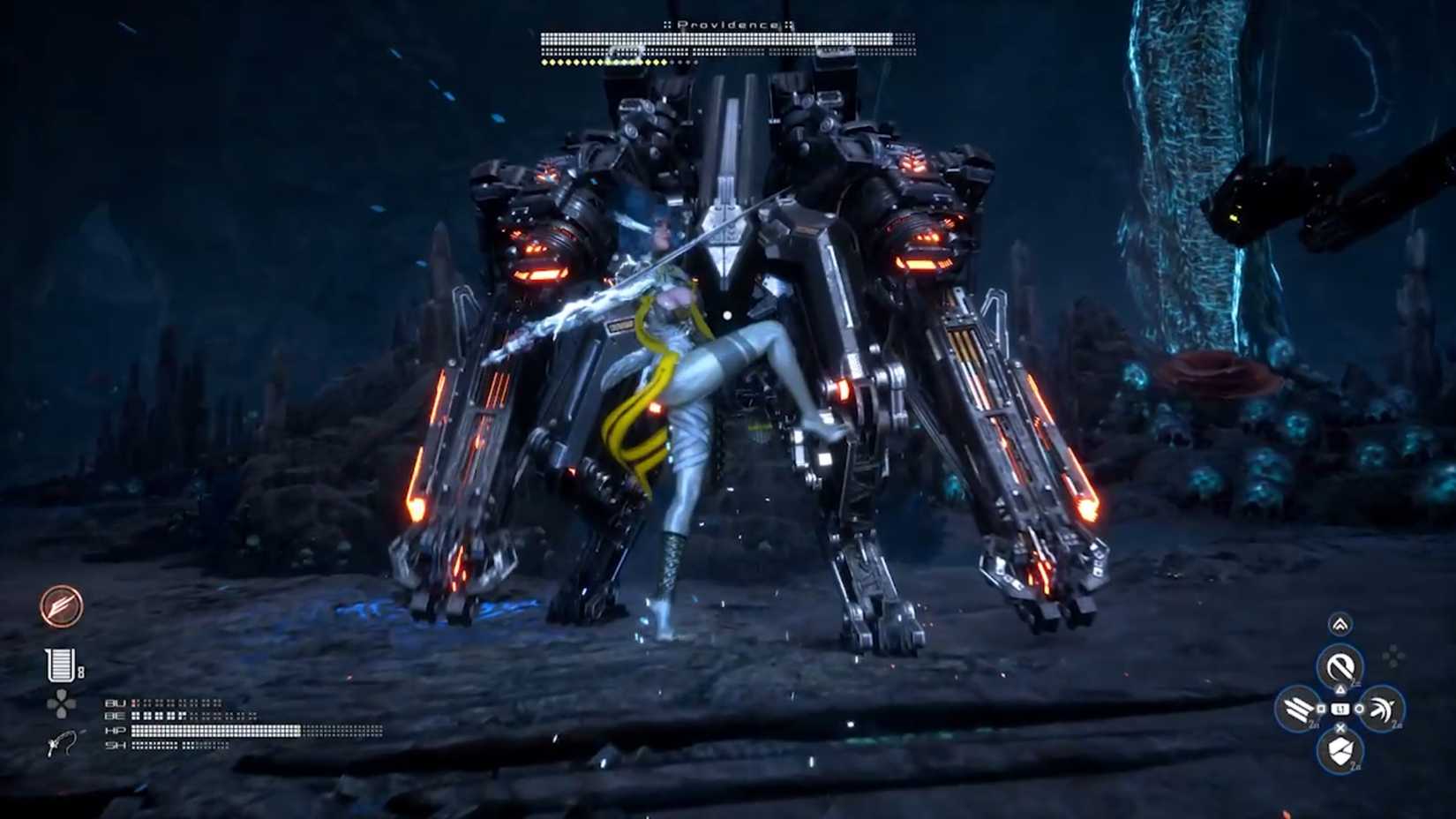This screenshot has width=1456, height=819.
Task: Toggle the X face-button prompt below L1
Action: 1340,728
